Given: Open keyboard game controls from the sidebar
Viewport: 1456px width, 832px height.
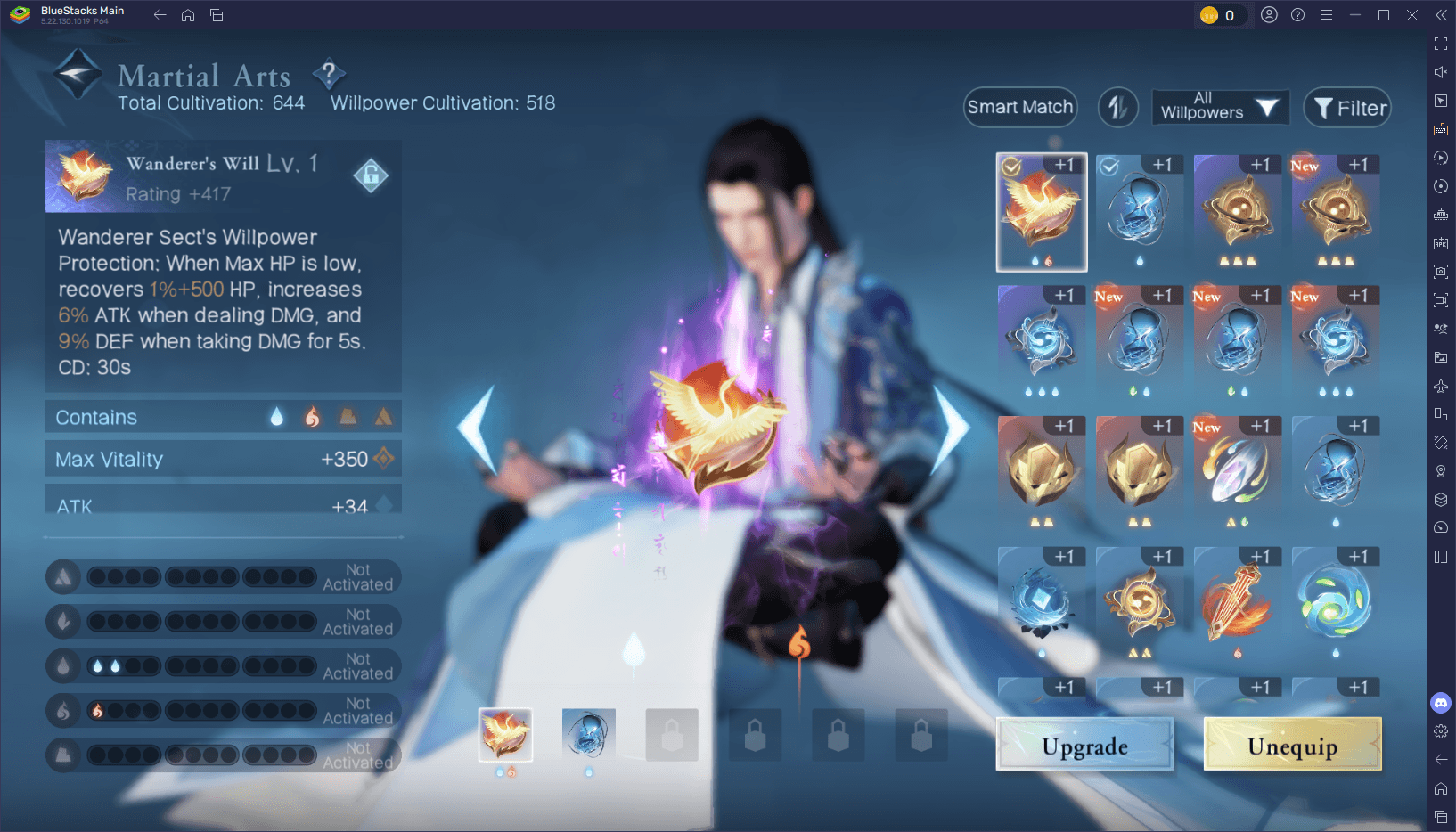Looking at the screenshot, I should pos(1441,129).
